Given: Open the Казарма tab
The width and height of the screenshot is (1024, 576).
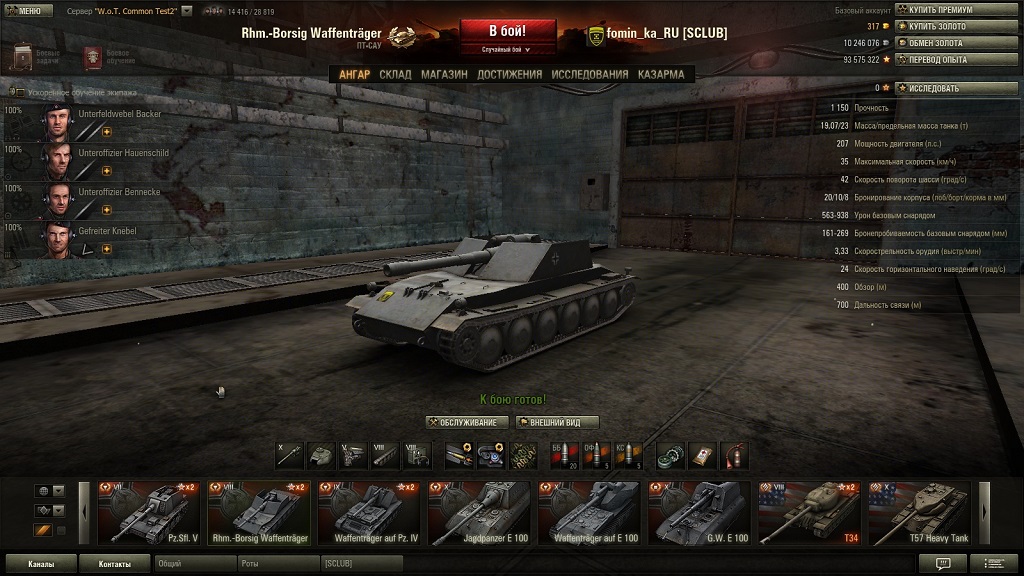Looking at the screenshot, I should pos(661,74).
